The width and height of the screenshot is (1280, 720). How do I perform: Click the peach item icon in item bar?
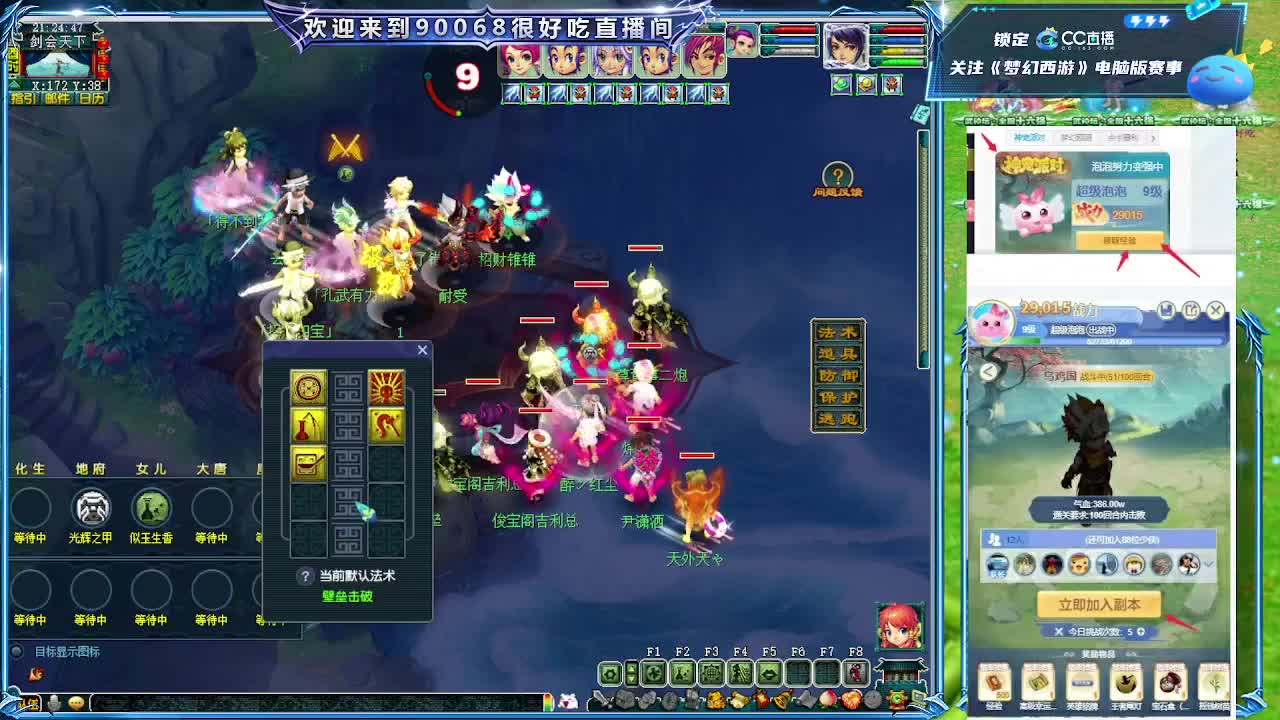point(826,700)
